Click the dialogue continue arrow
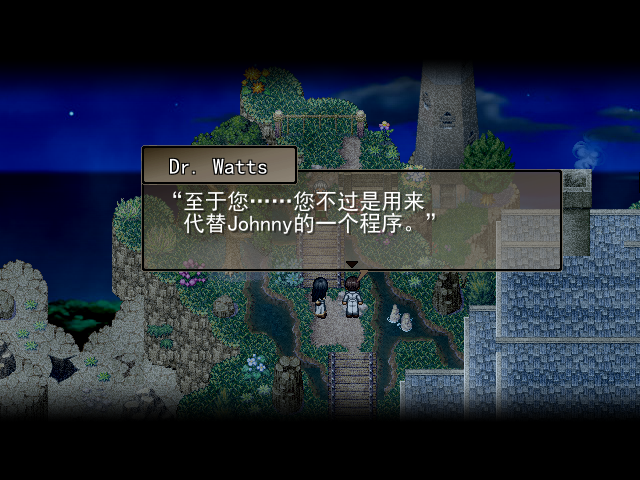This screenshot has width=640, height=480. coord(351,264)
